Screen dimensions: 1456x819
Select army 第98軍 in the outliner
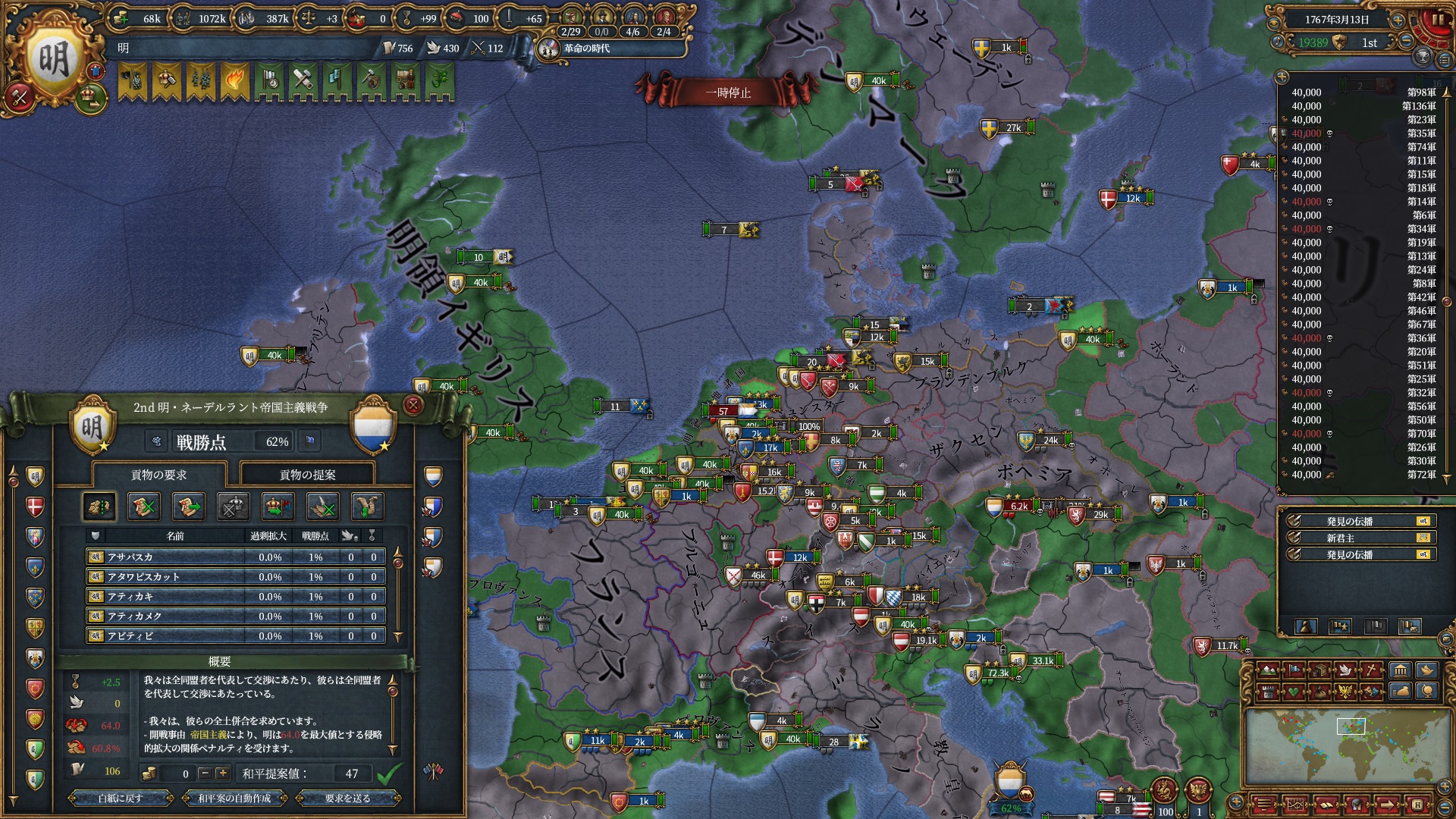(1363, 93)
